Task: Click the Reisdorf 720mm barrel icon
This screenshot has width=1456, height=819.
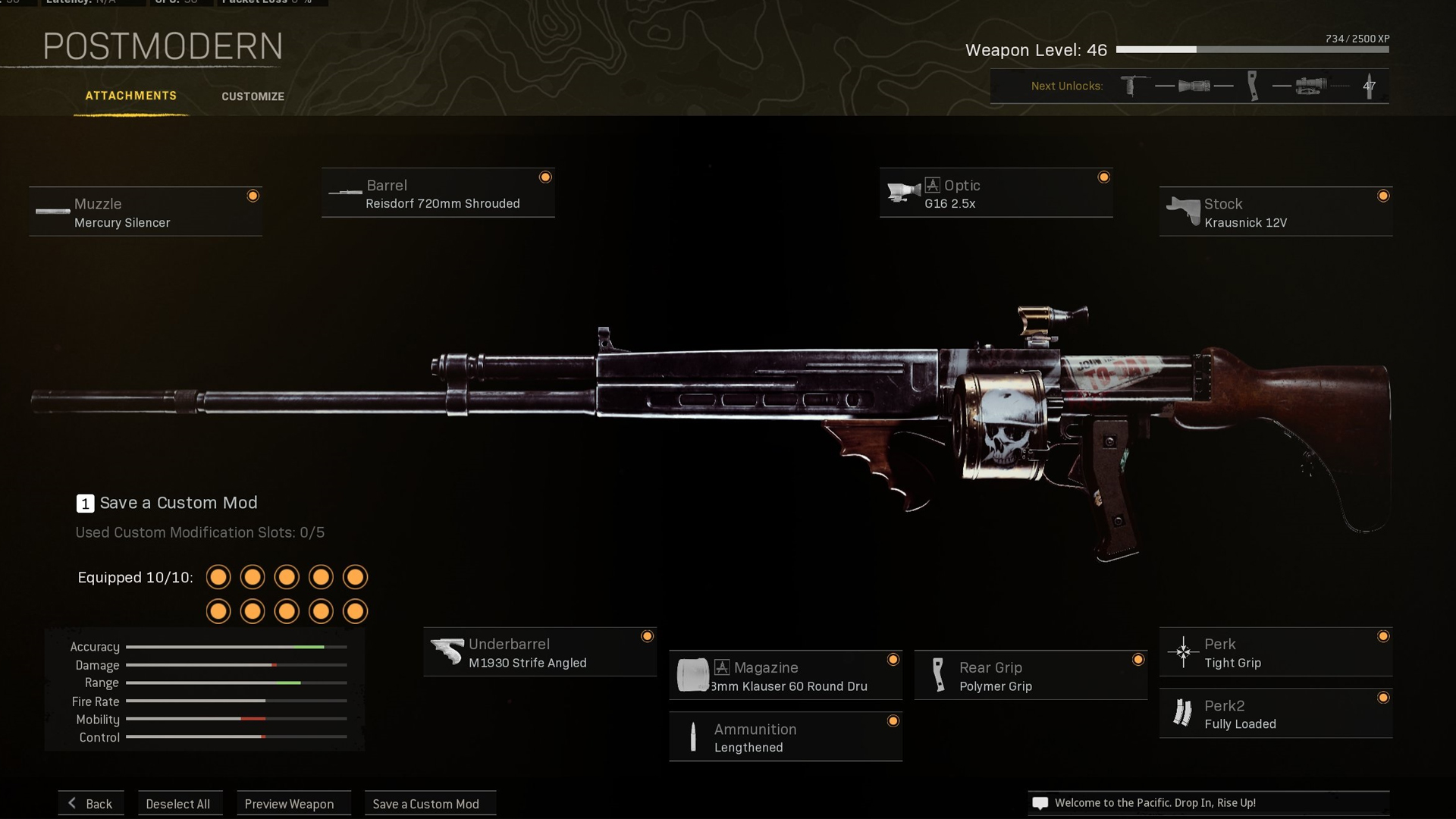Action: point(346,193)
